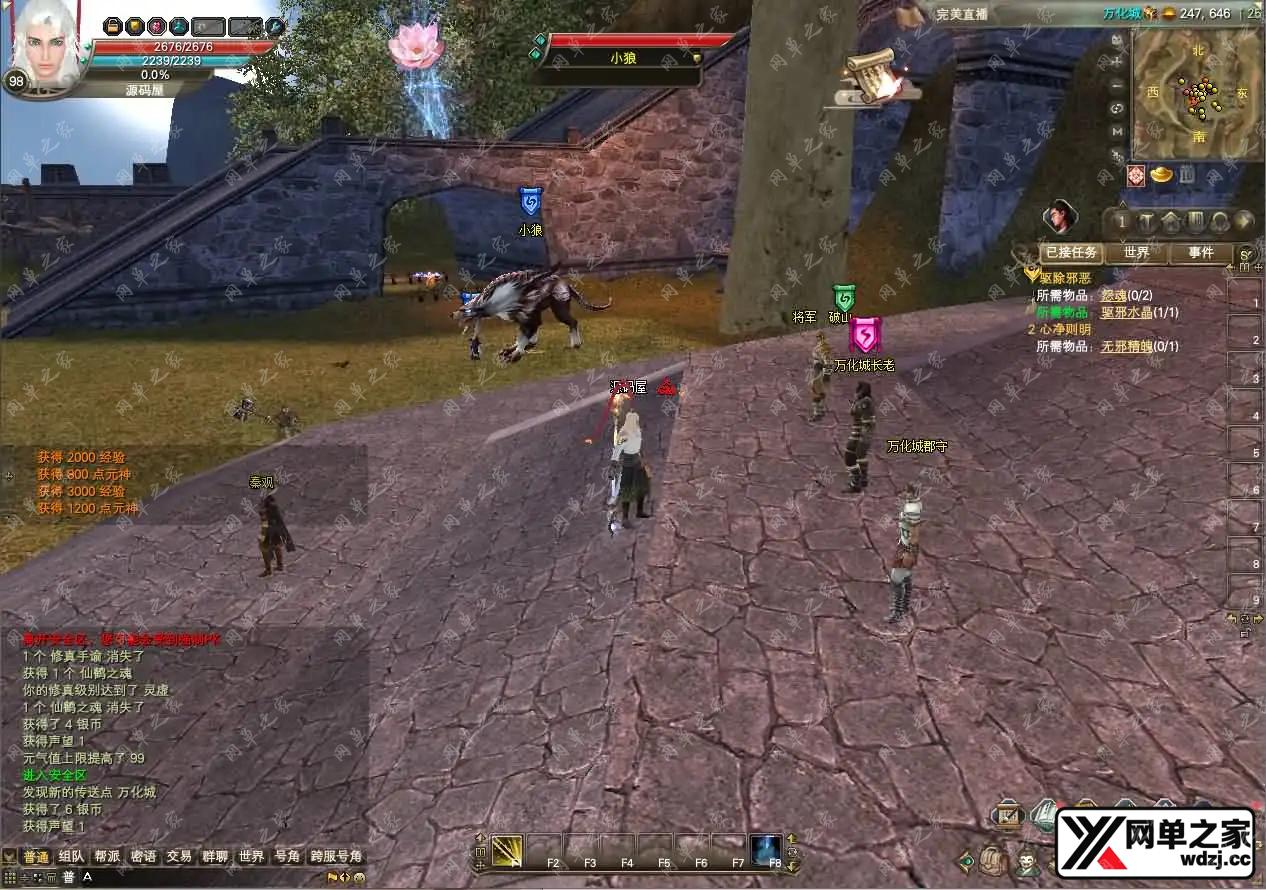
Task: Switch to the 事件 quest tab
Action: click(x=1200, y=253)
